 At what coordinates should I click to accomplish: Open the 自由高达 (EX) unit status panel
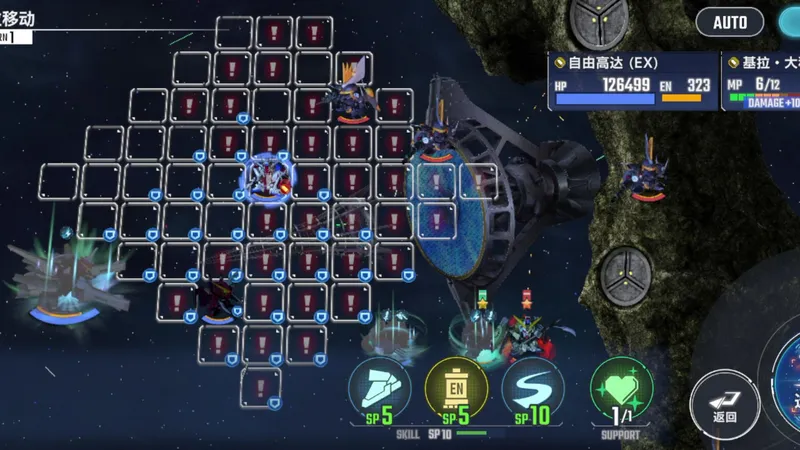[632, 80]
